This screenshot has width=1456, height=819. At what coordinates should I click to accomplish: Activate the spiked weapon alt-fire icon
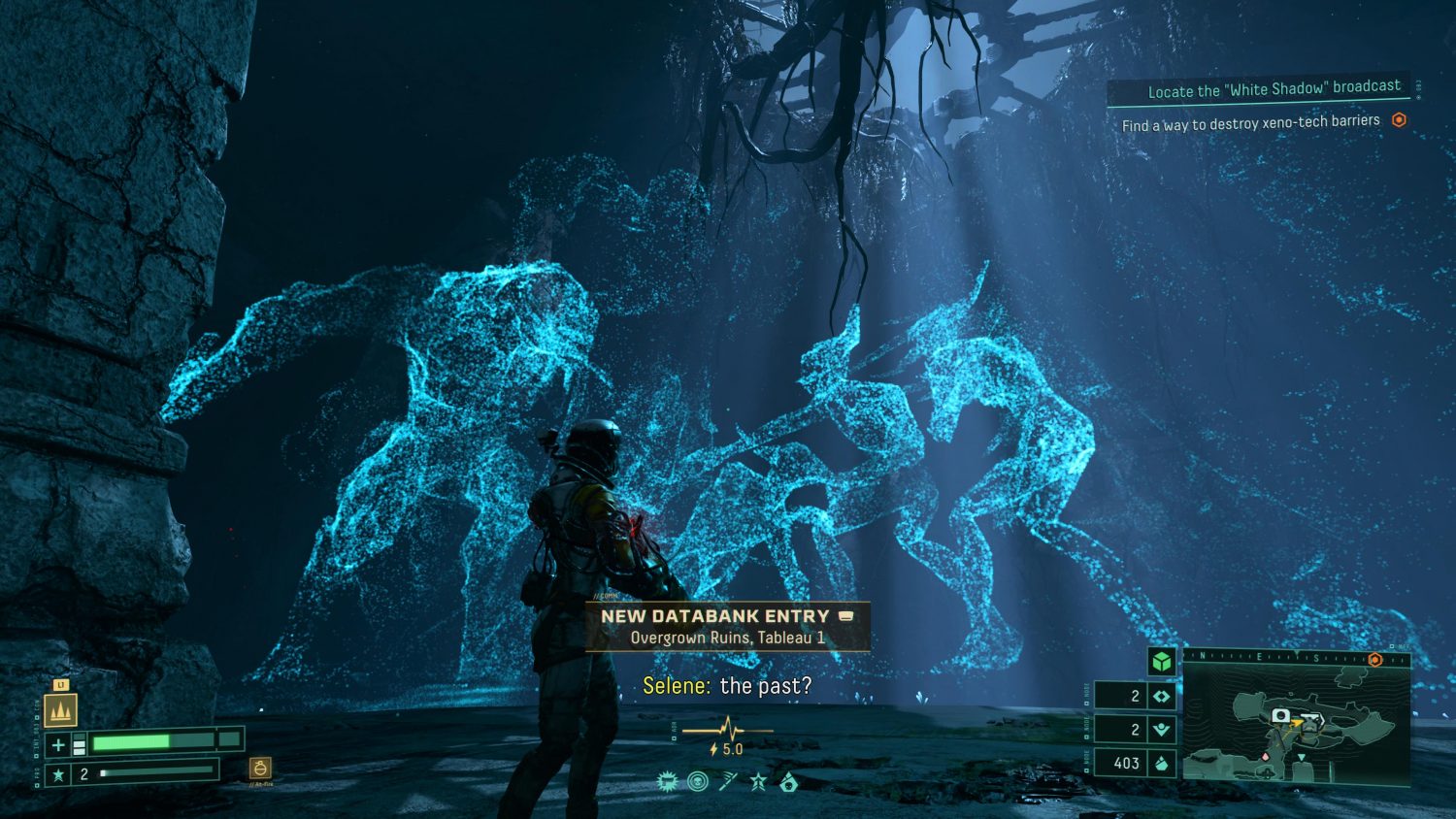pos(60,709)
